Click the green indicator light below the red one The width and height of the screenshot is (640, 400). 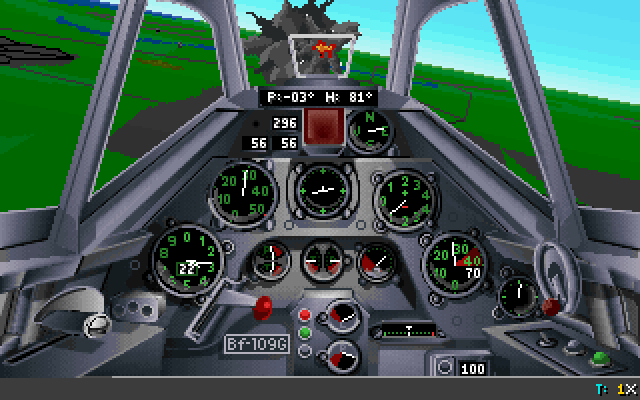coord(305,332)
